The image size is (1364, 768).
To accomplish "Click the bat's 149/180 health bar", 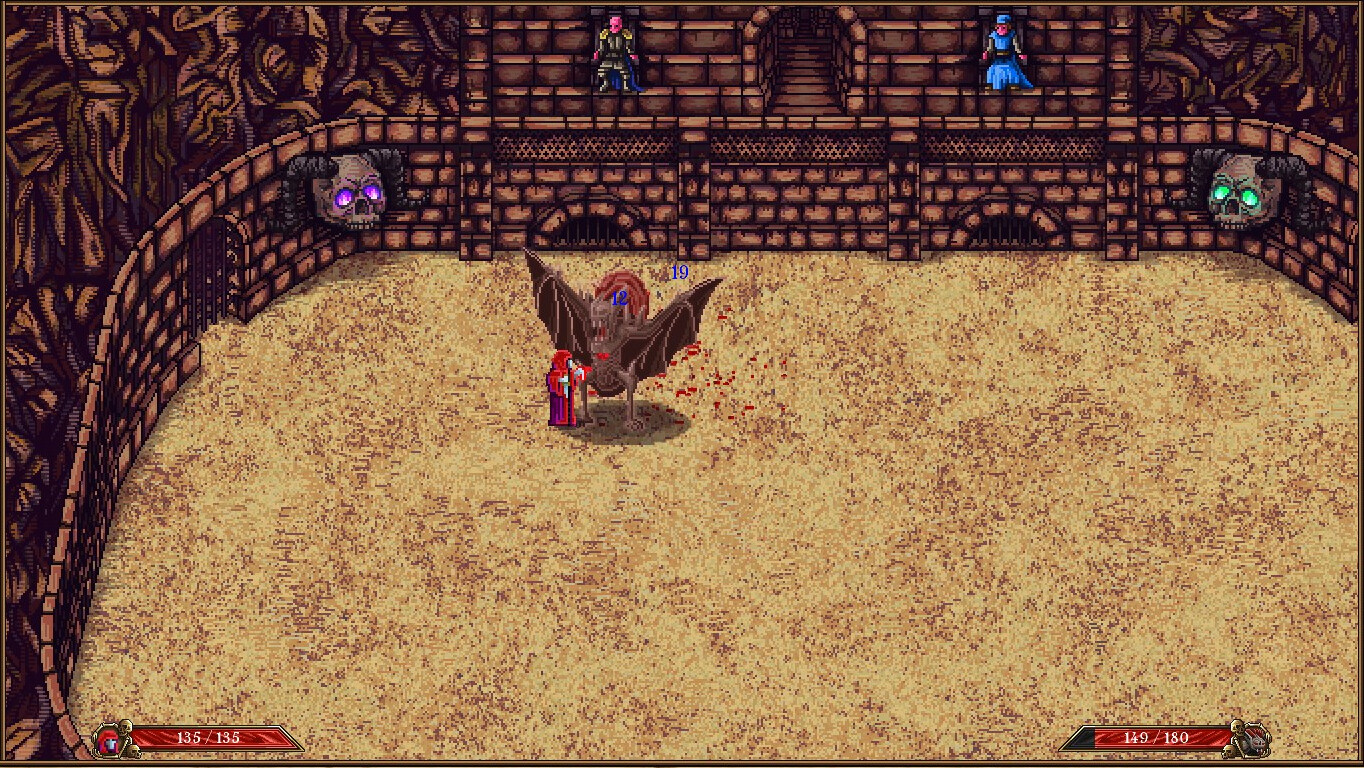I will point(1150,739).
